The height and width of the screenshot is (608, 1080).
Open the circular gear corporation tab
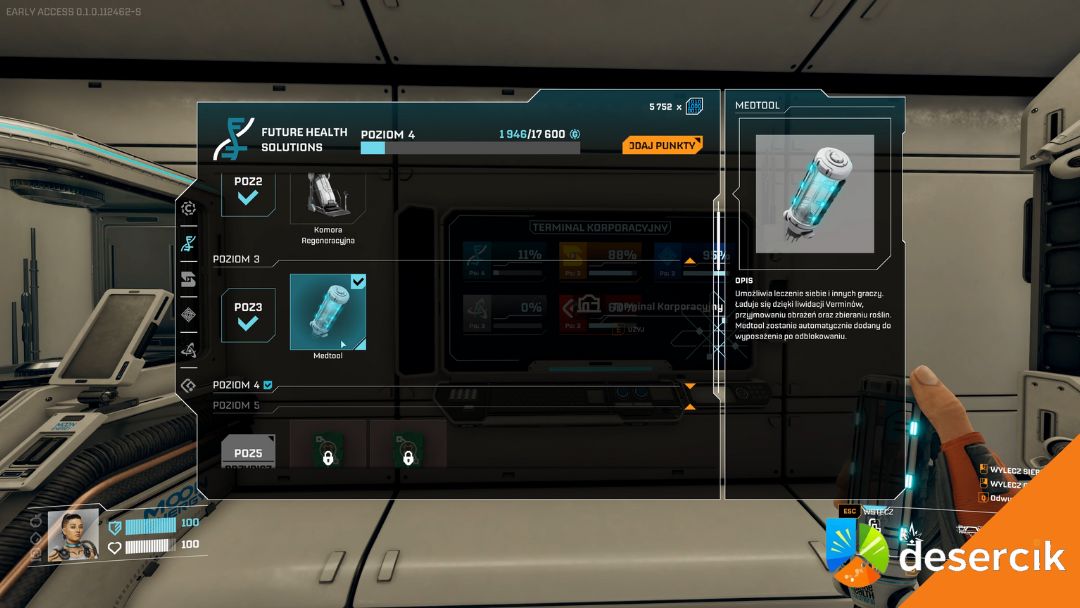188,208
